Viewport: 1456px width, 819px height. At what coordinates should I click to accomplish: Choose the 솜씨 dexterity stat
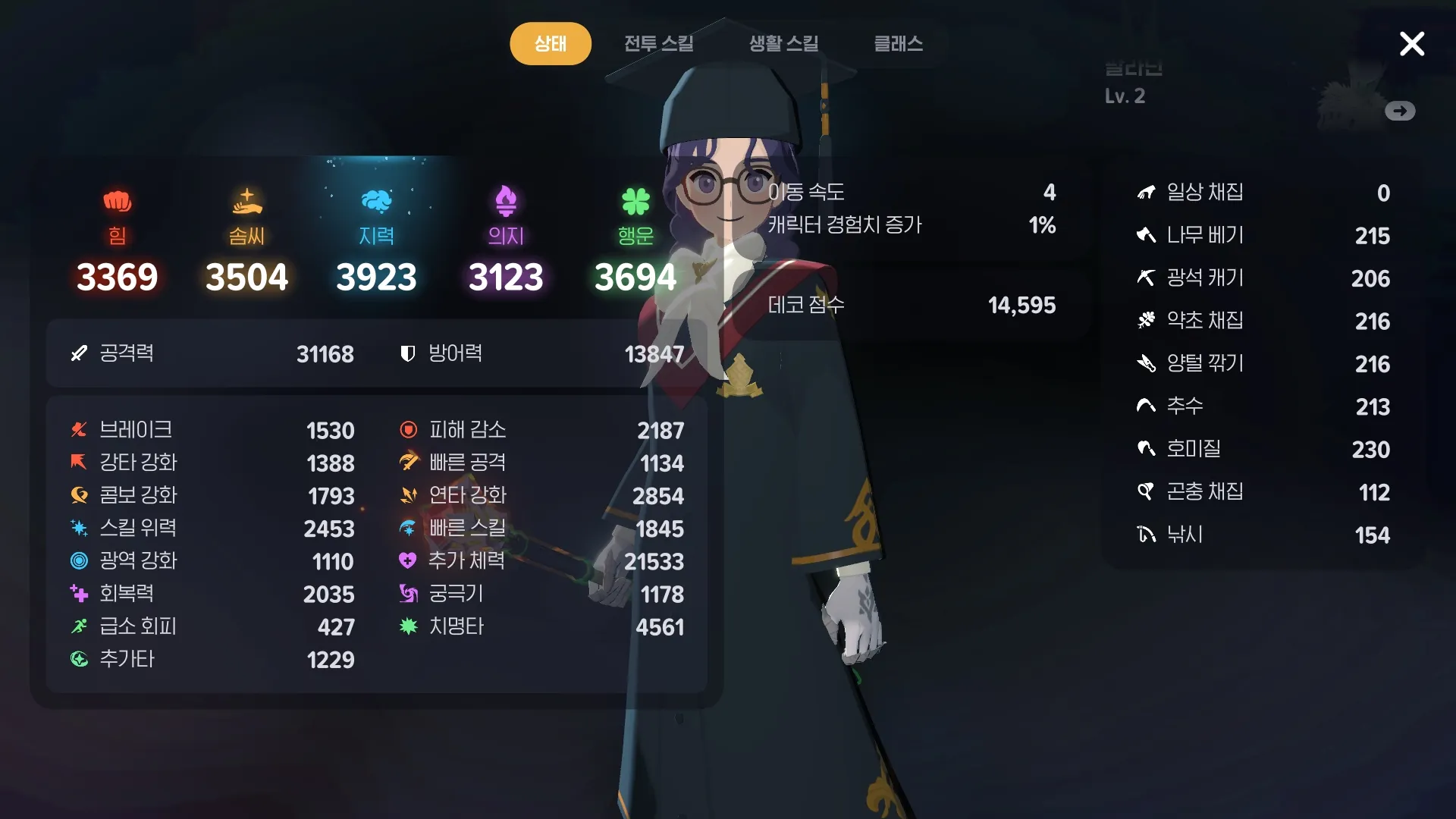click(246, 241)
